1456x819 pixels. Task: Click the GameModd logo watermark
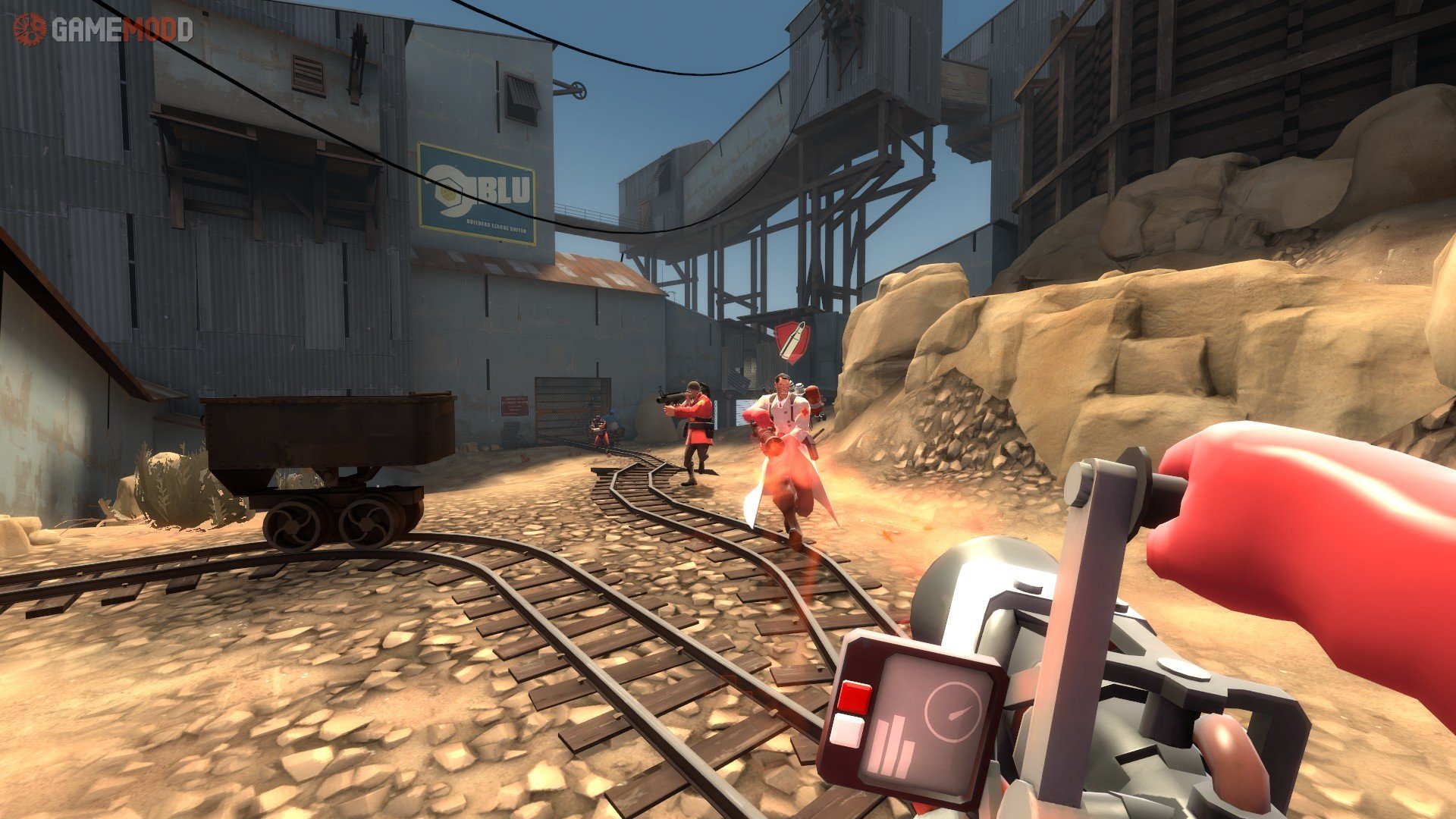tap(103, 30)
